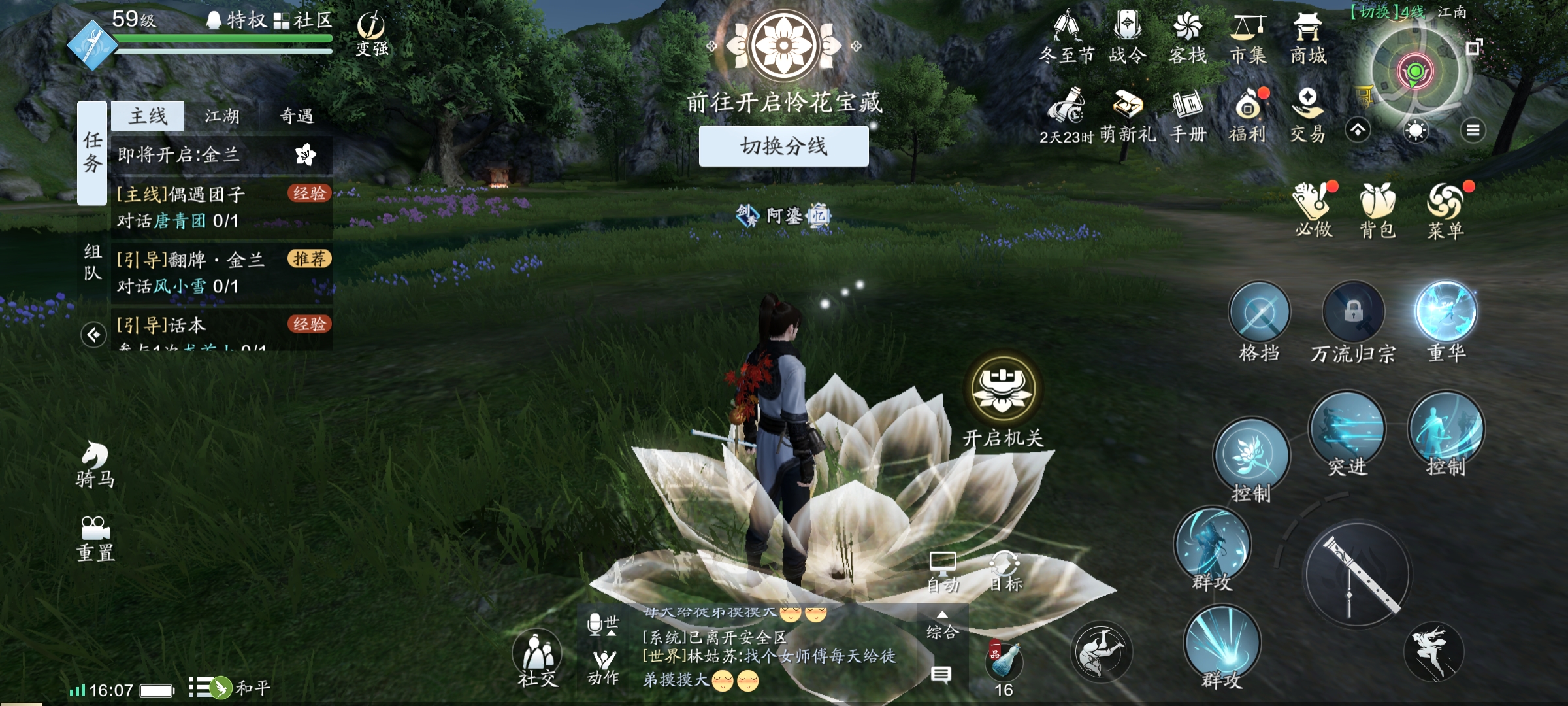Switch to the 江湖 quest tab
Image resolution: width=1568 pixels, height=706 pixels.
(222, 116)
